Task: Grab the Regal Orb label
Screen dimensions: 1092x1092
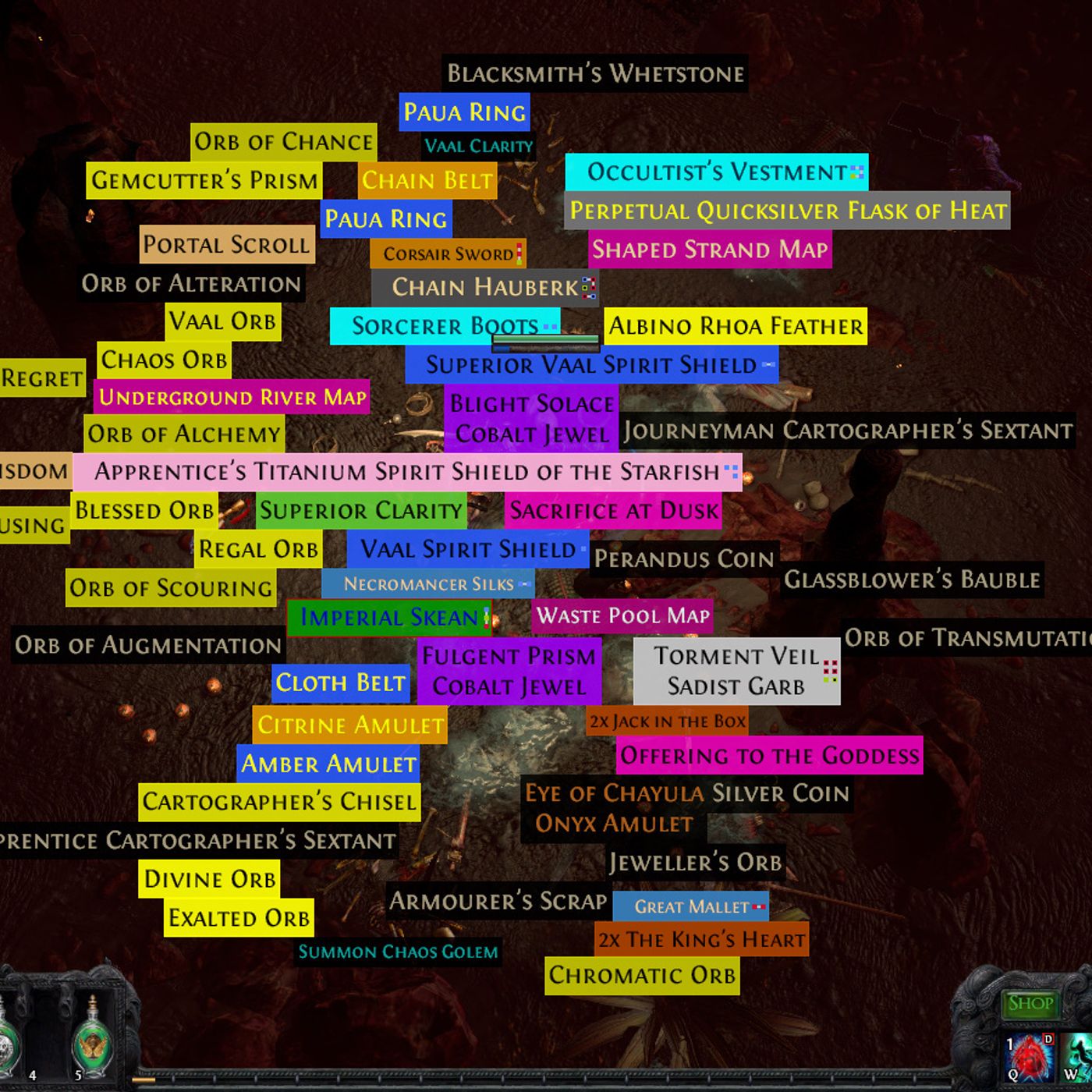Action: [258, 549]
